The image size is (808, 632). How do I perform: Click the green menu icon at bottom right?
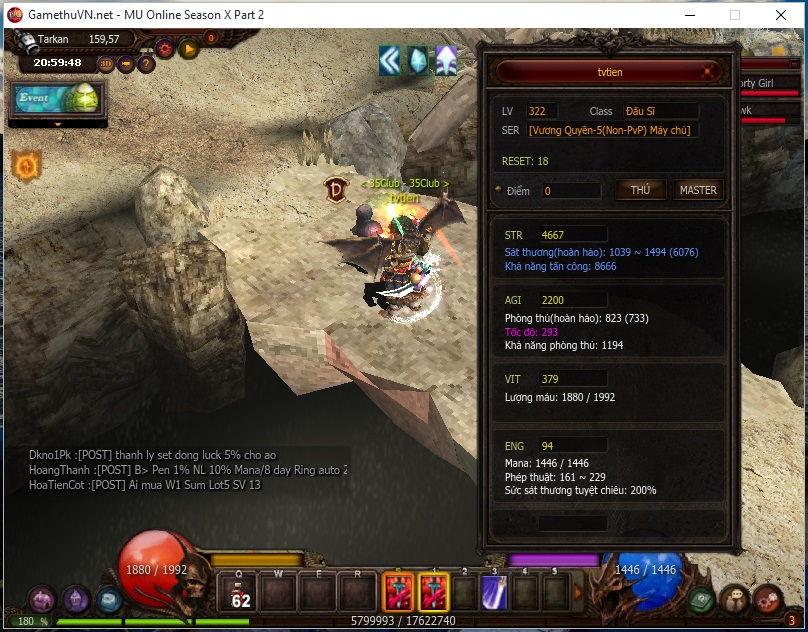(701, 599)
